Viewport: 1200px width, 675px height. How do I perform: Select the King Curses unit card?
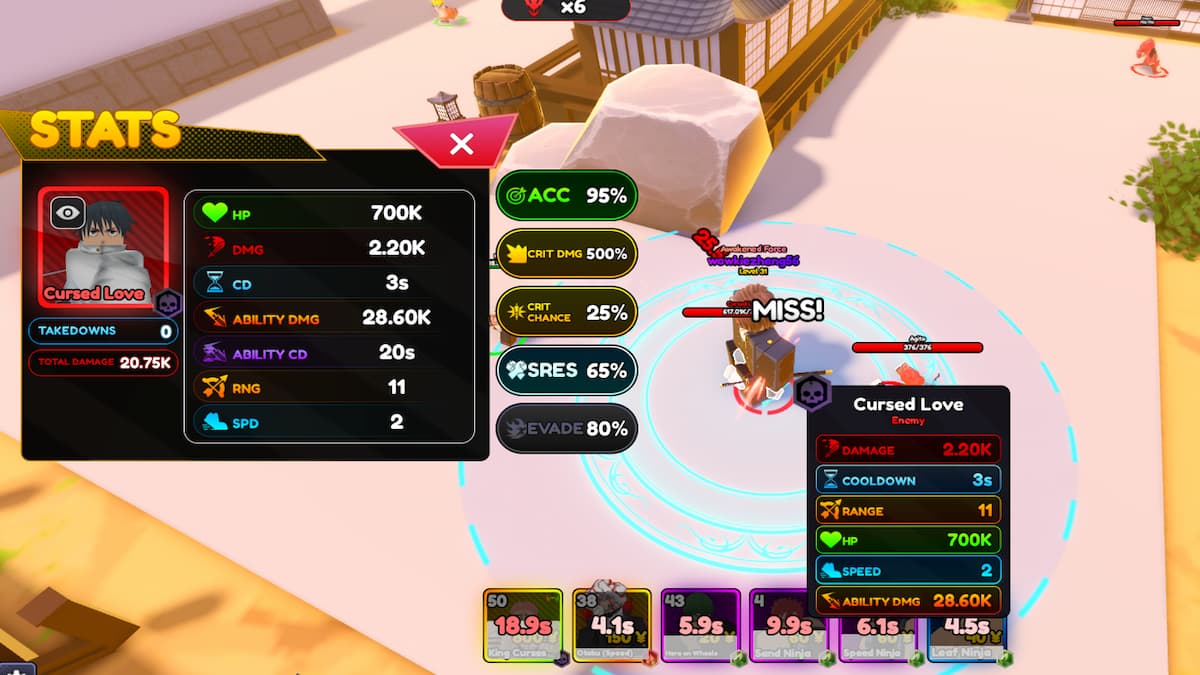click(x=522, y=626)
